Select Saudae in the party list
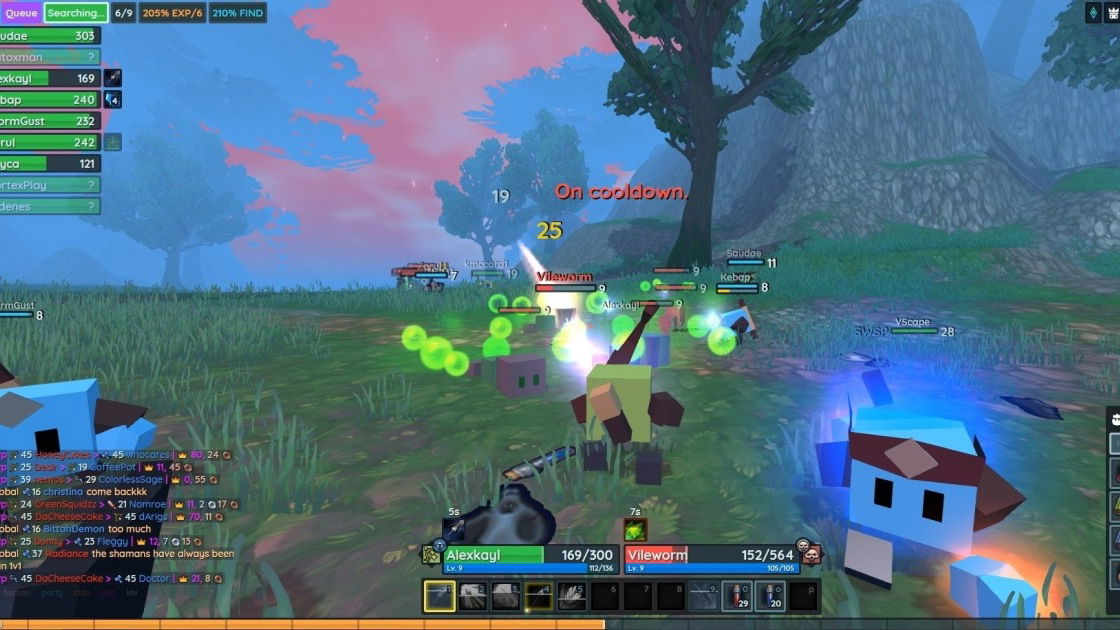Viewport: 1120px width, 630px height. tap(48, 35)
